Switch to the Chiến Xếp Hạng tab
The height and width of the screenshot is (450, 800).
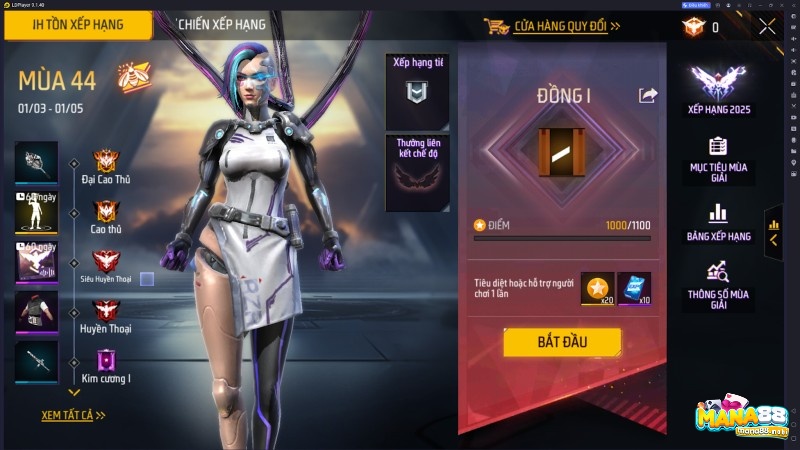coord(221,25)
